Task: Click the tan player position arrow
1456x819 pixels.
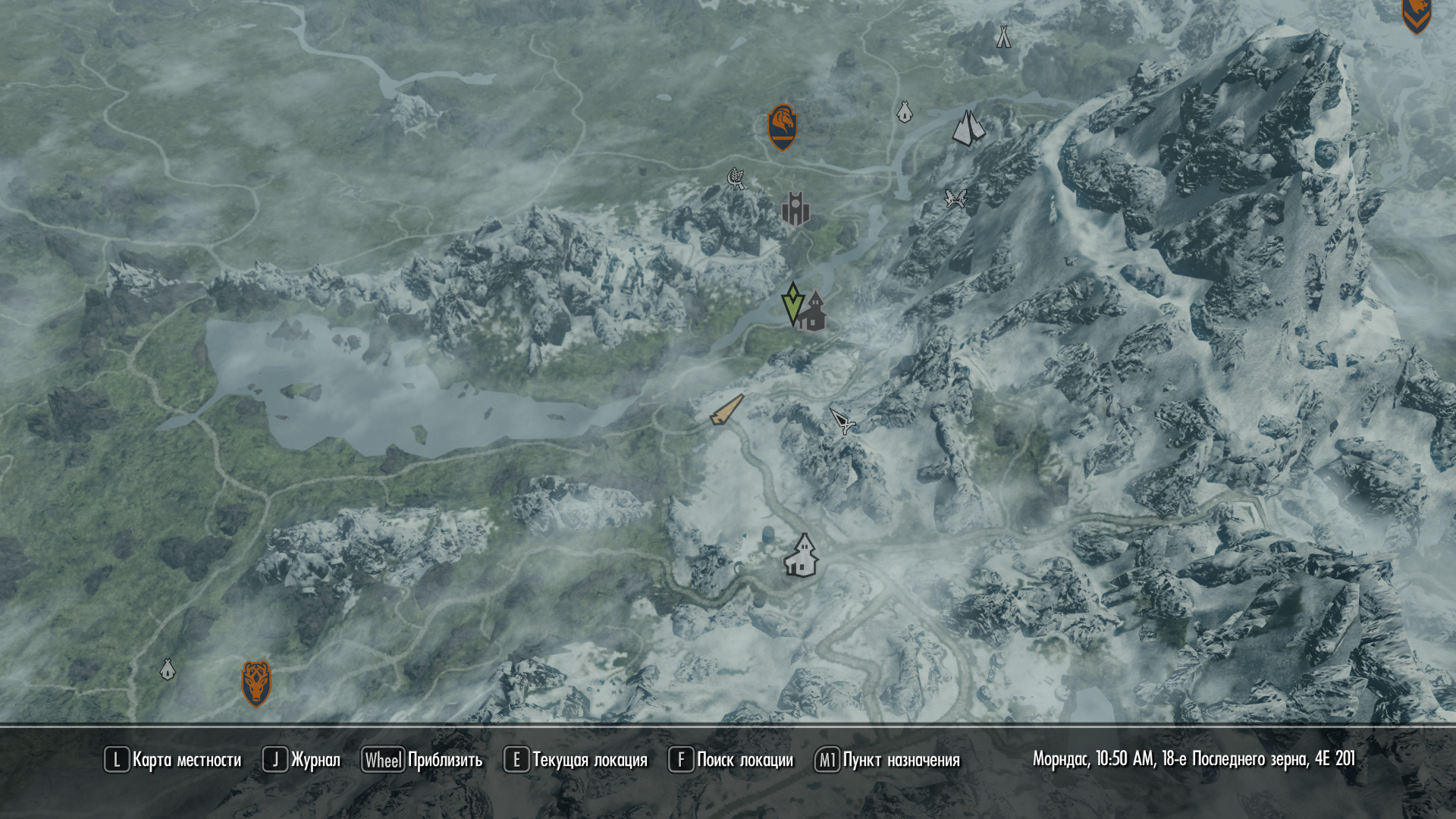Action: coord(726,410)
